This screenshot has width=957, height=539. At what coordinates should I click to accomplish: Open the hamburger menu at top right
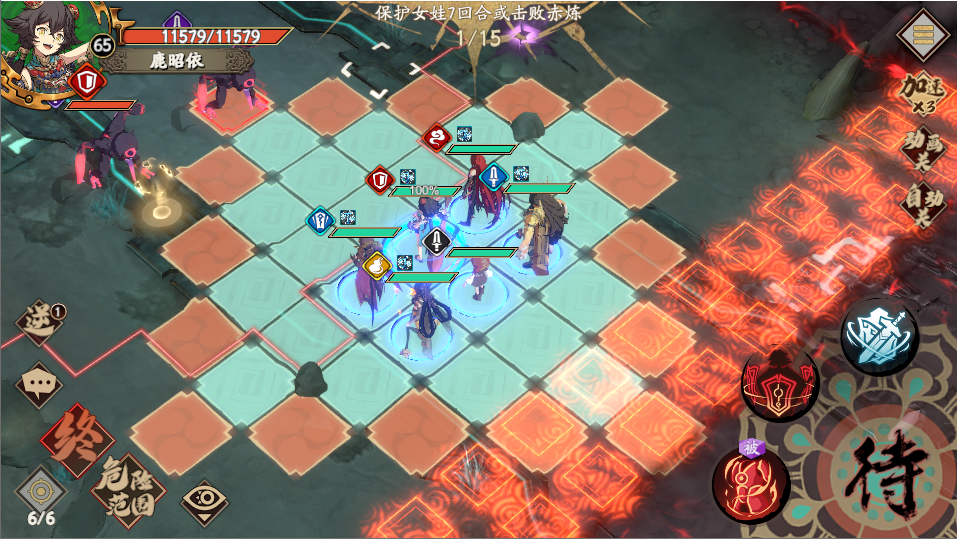pyautogui.click(x=923, y=35)
